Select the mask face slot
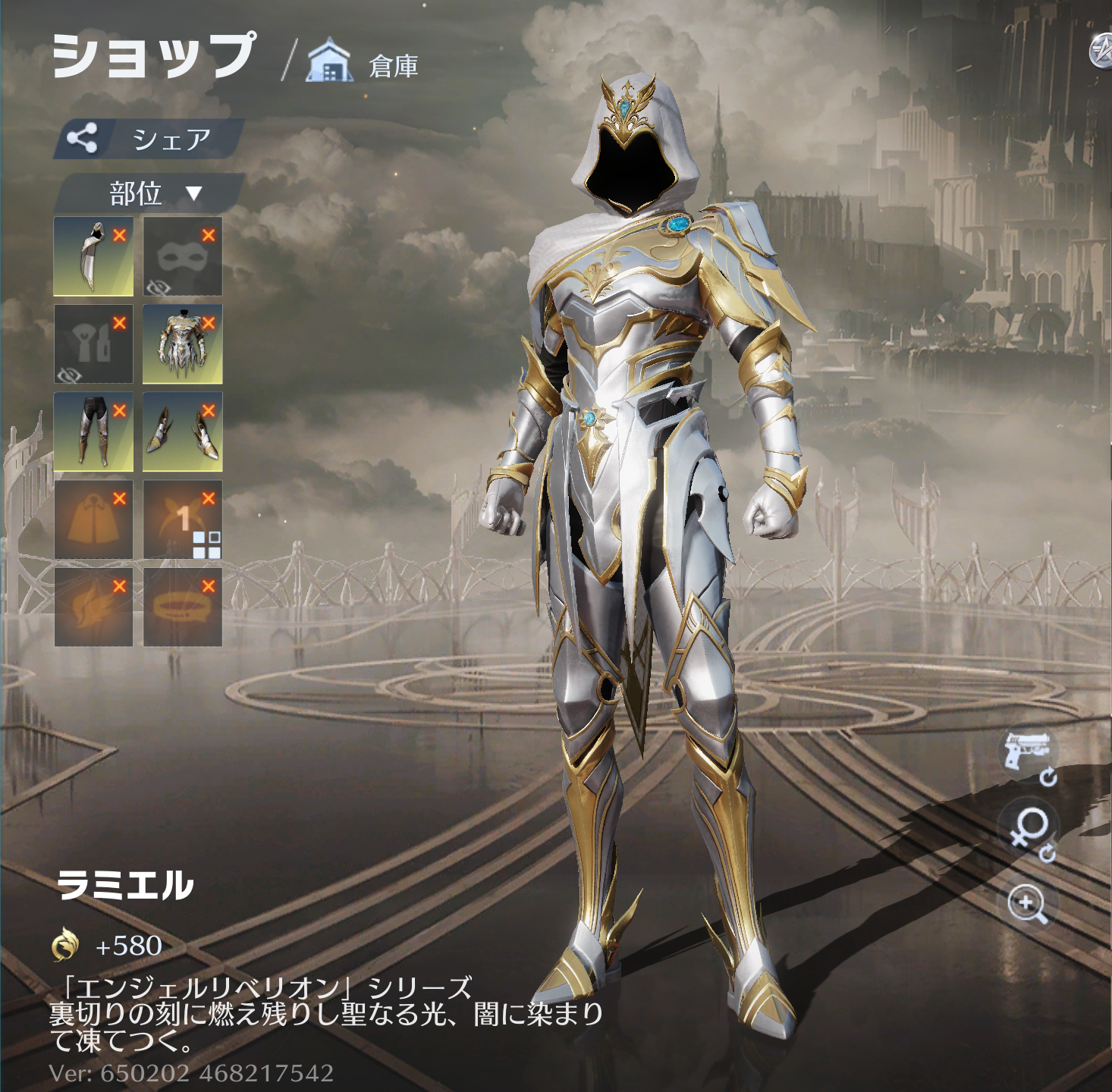The width and height of the screenshot is (1112, 1092). pos(182,256)
